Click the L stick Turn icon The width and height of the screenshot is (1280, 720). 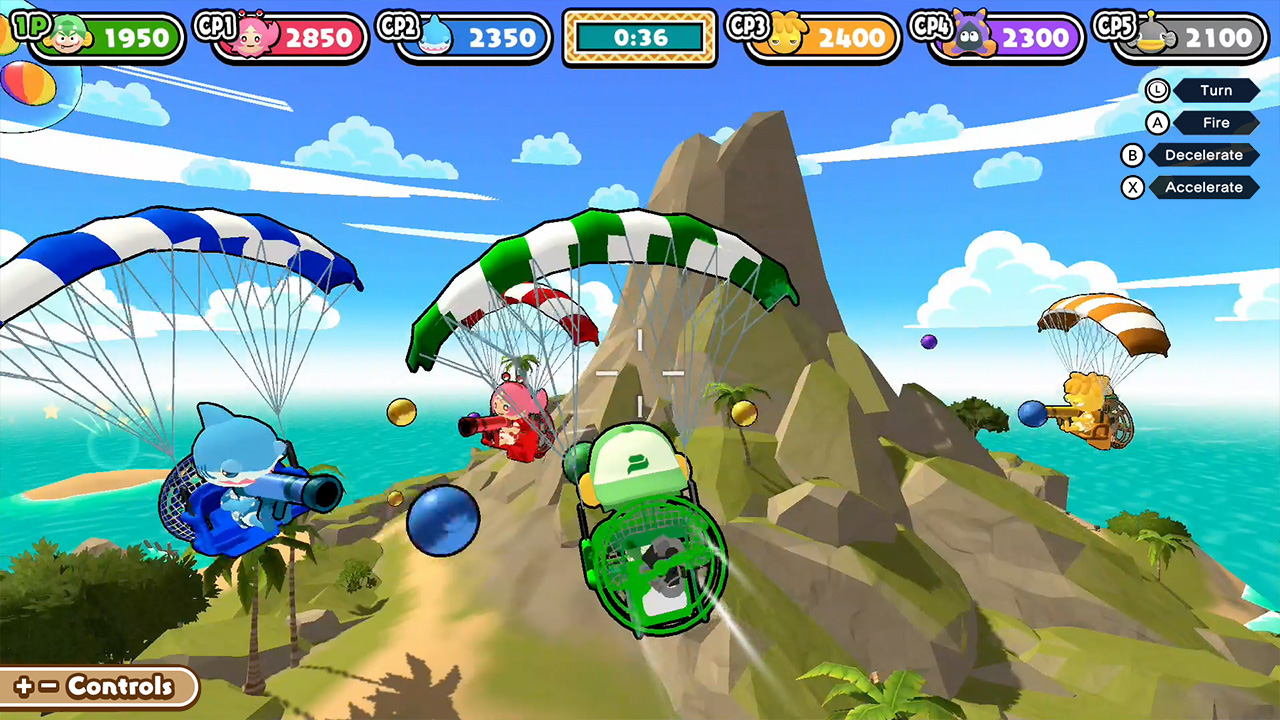(1157, 90)
